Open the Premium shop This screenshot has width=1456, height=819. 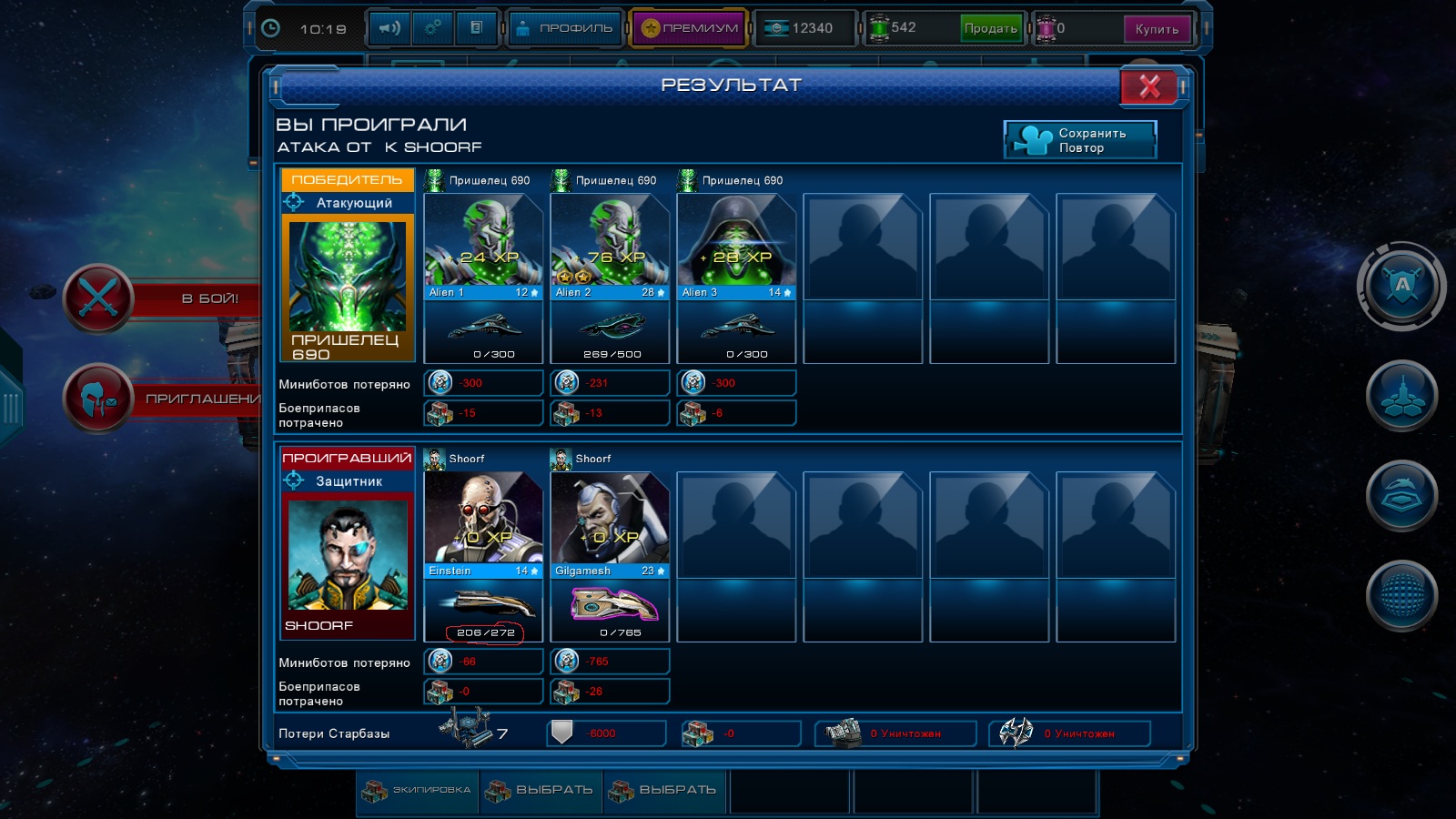689,28
